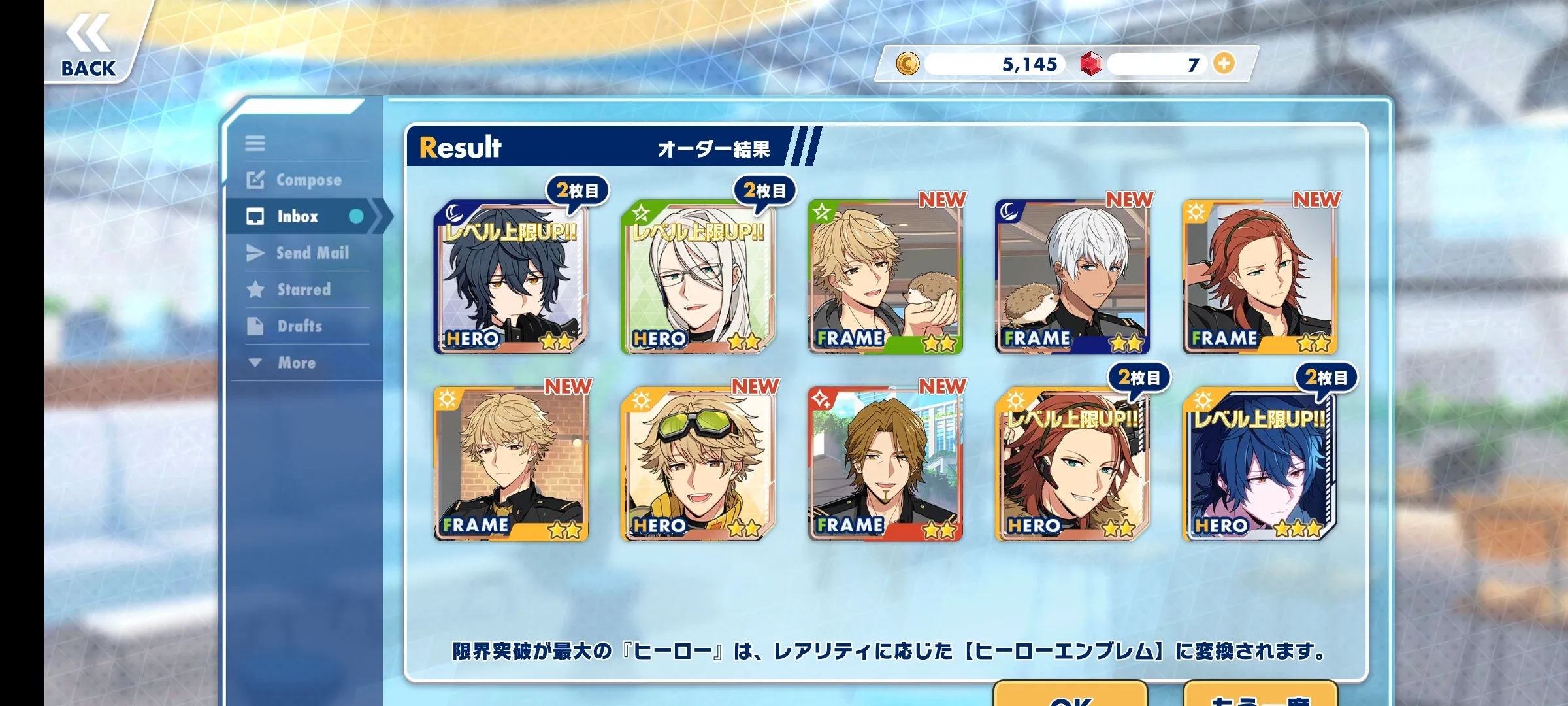
Task: Open the Send Mail folder
Action: [299, 253]
